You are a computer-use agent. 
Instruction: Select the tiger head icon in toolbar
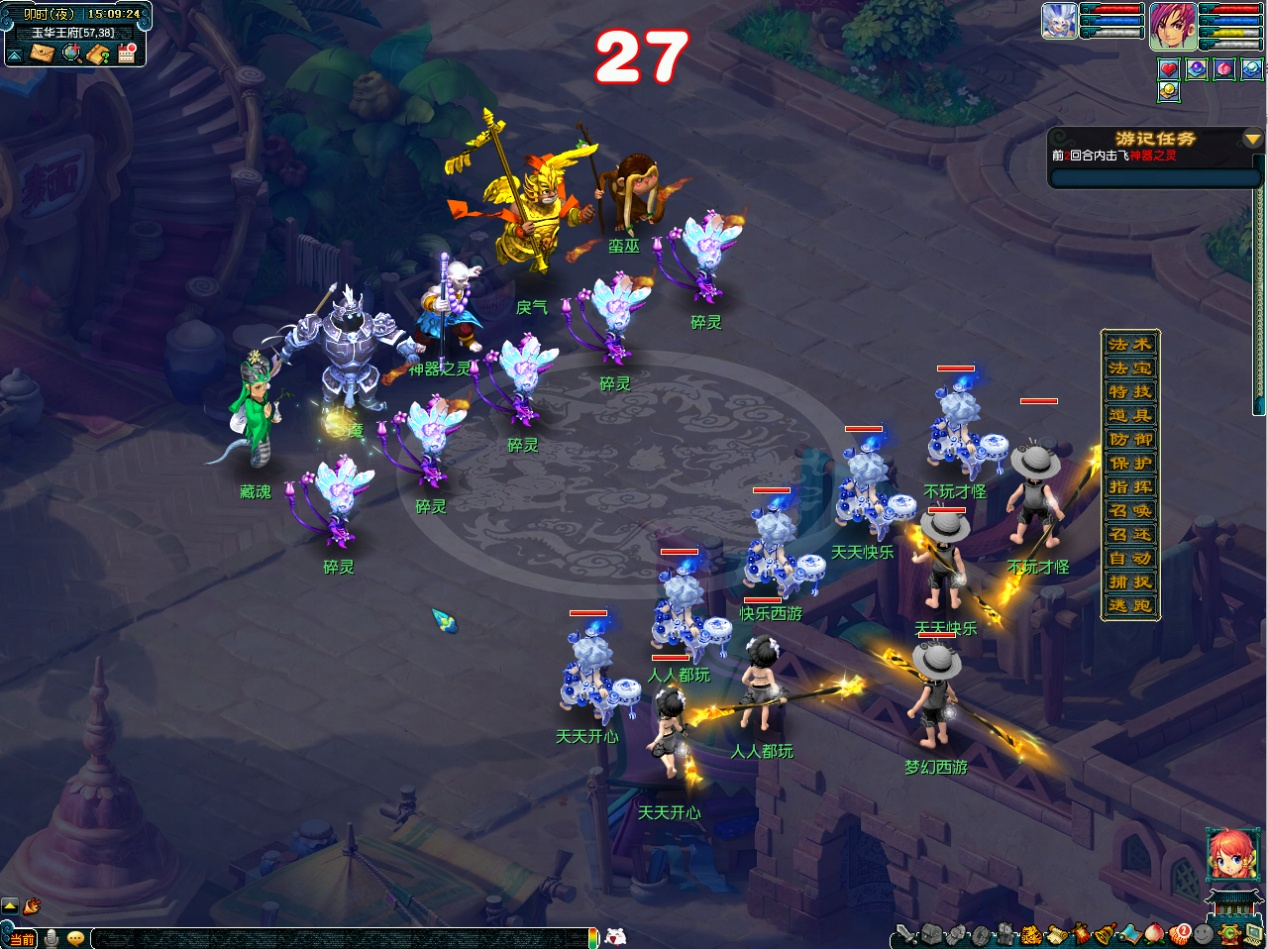point(1030,936)
